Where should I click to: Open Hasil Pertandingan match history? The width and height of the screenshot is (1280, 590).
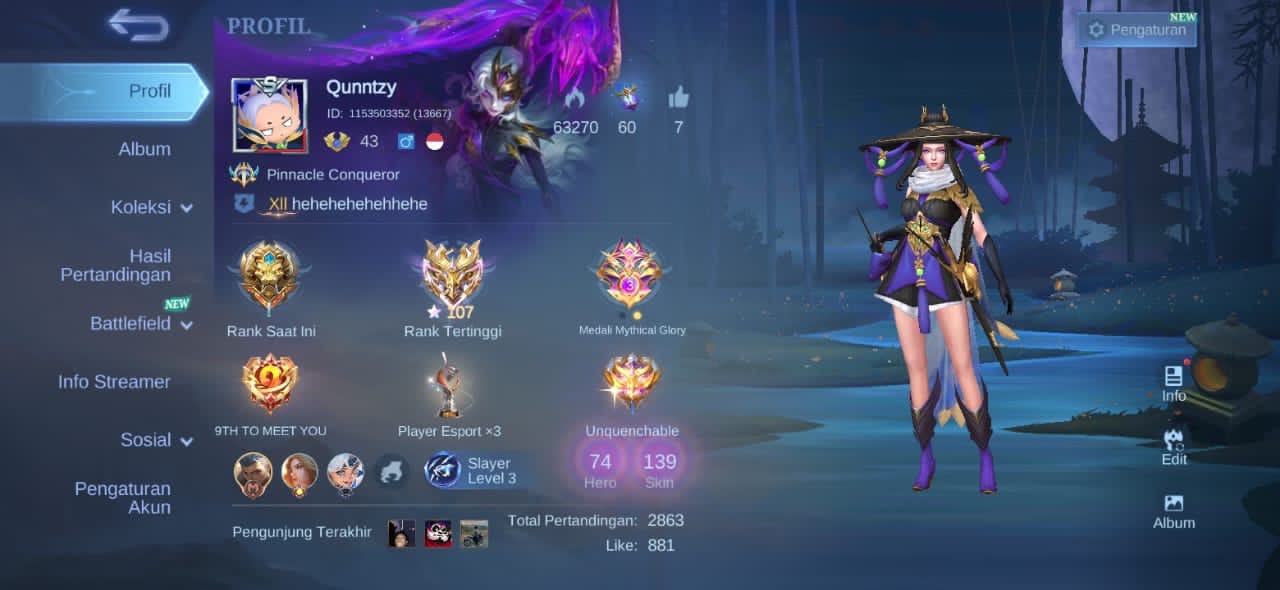(115, 265)
